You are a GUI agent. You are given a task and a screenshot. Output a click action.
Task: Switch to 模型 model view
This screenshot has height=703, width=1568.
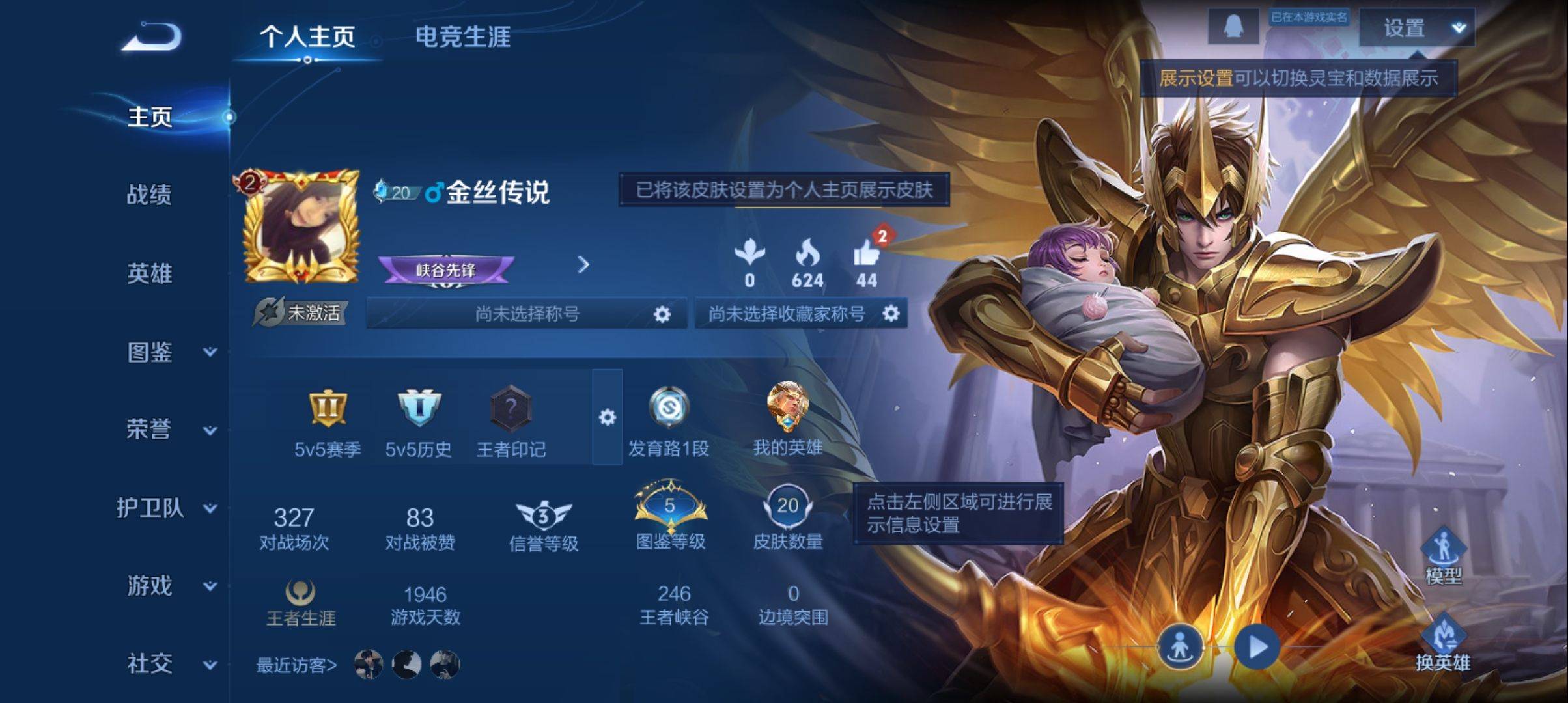tap(1443, 555)
